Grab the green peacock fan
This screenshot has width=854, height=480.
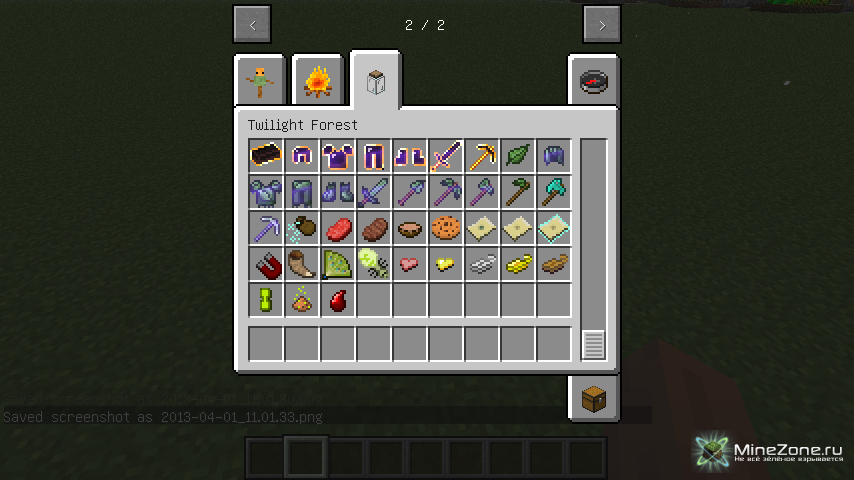point(338,264)
